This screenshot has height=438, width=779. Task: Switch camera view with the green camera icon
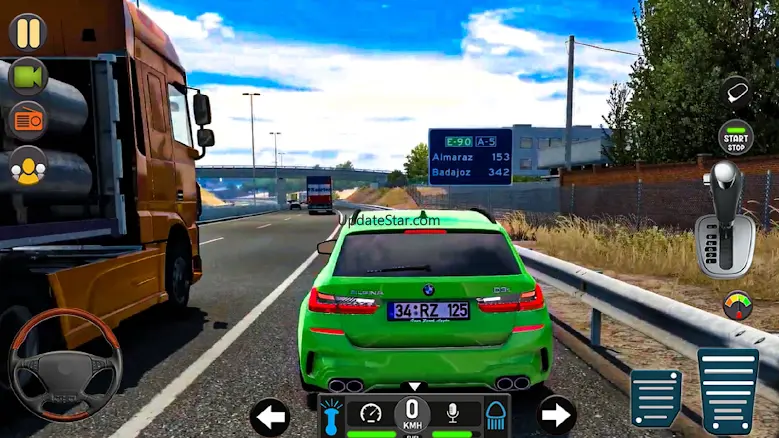27,77
